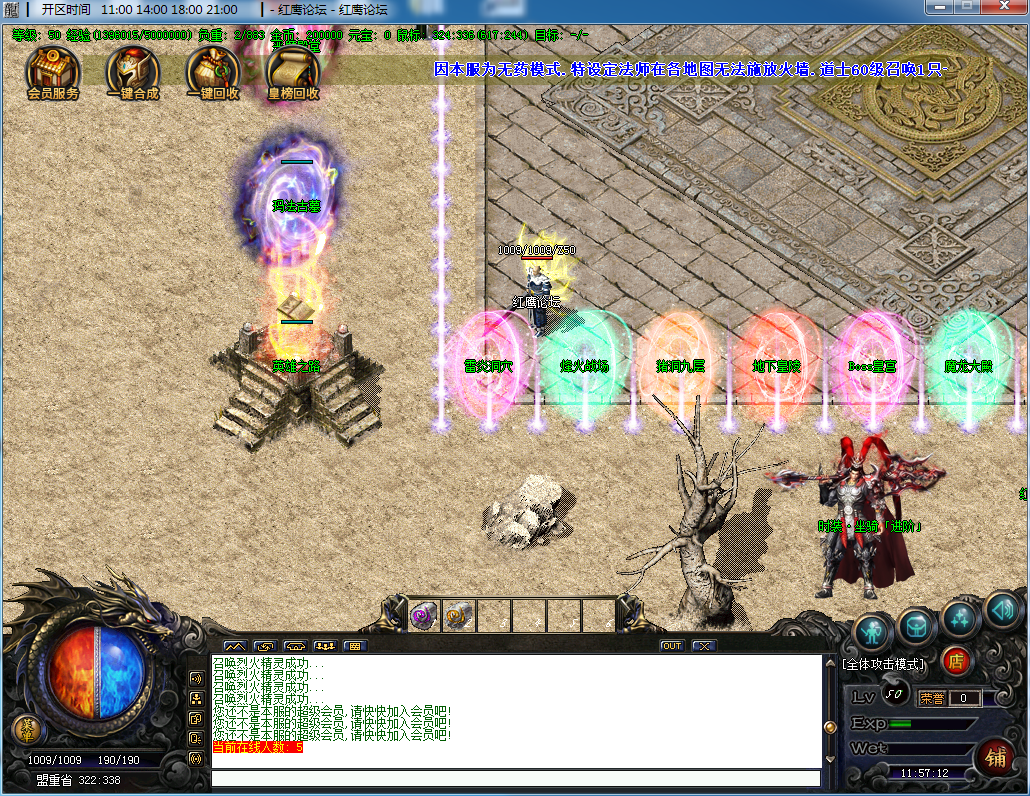Viewport: 1030px width, 796px height.
Task: Click the OUT button above chat
Action: point(671,646)
